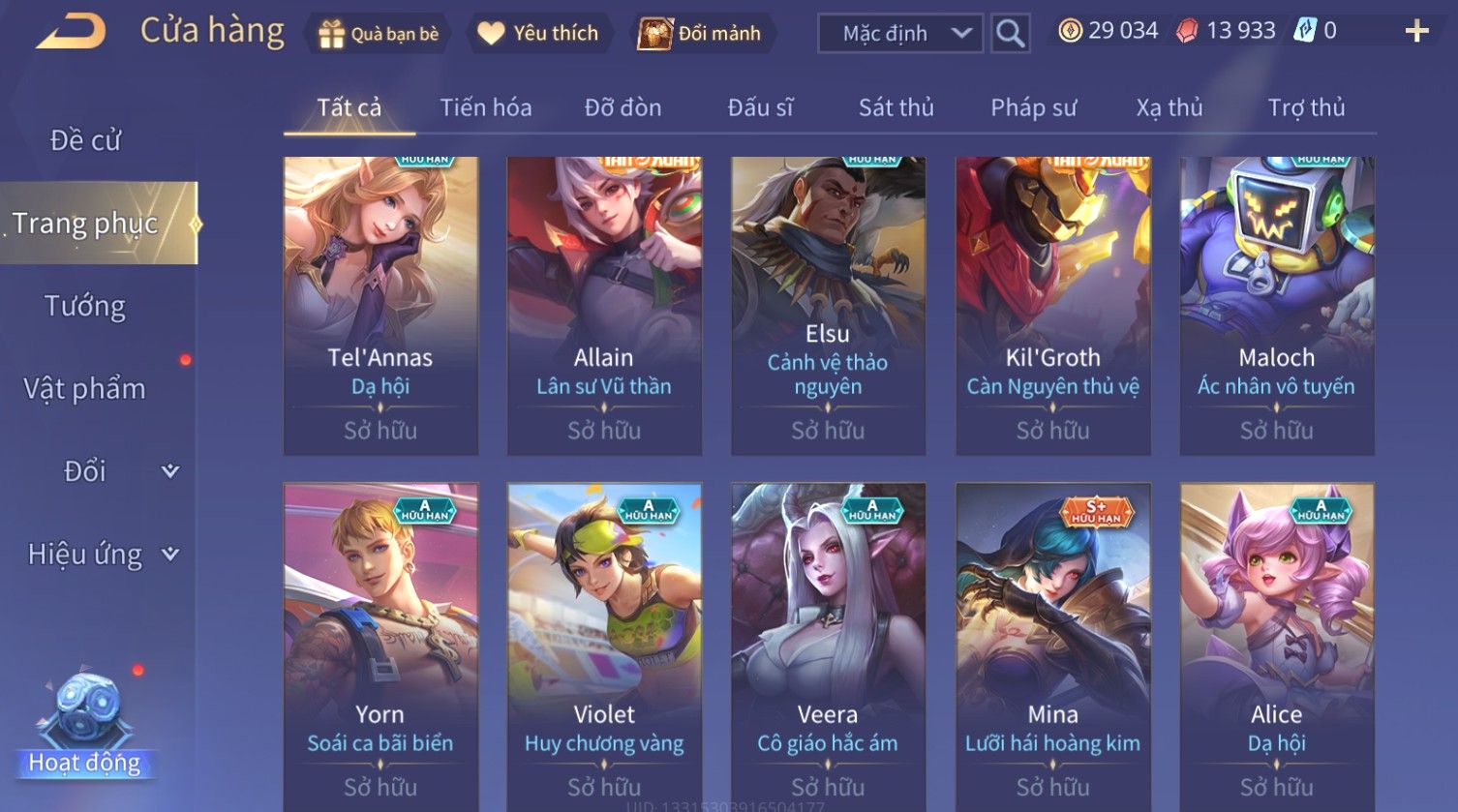Switch to the Đỡ đòn tab
Viewport: 1458px width, 812px height.
623,107
